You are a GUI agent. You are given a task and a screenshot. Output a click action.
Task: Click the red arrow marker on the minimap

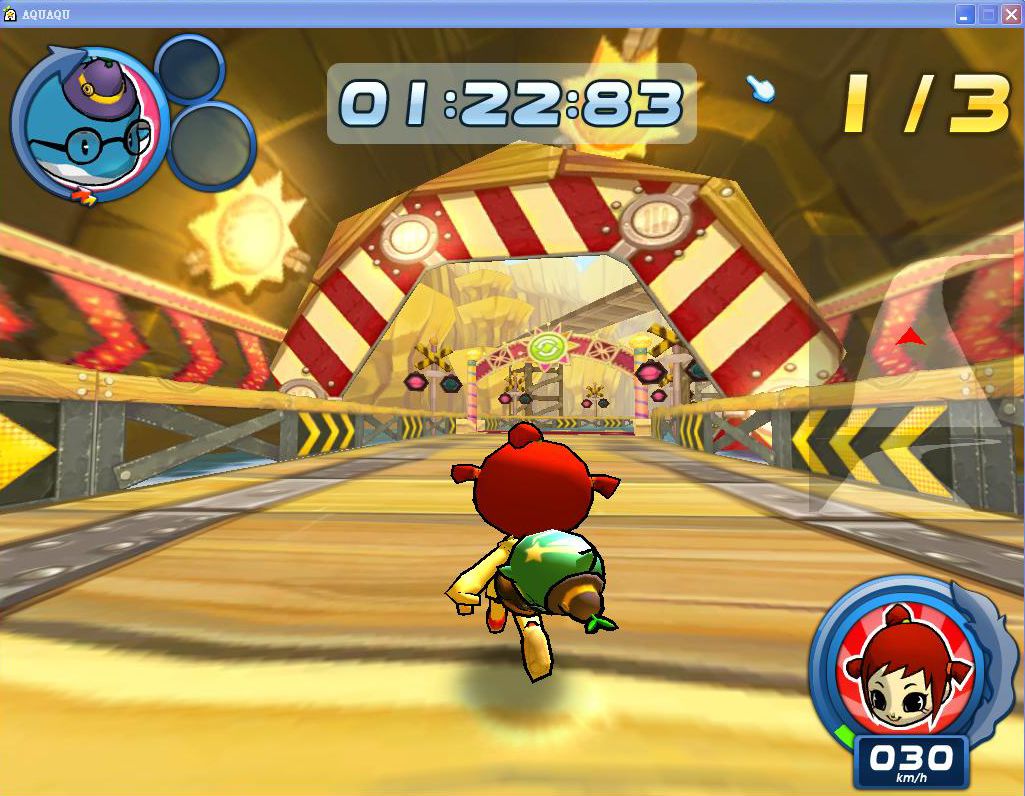point(910,338)
